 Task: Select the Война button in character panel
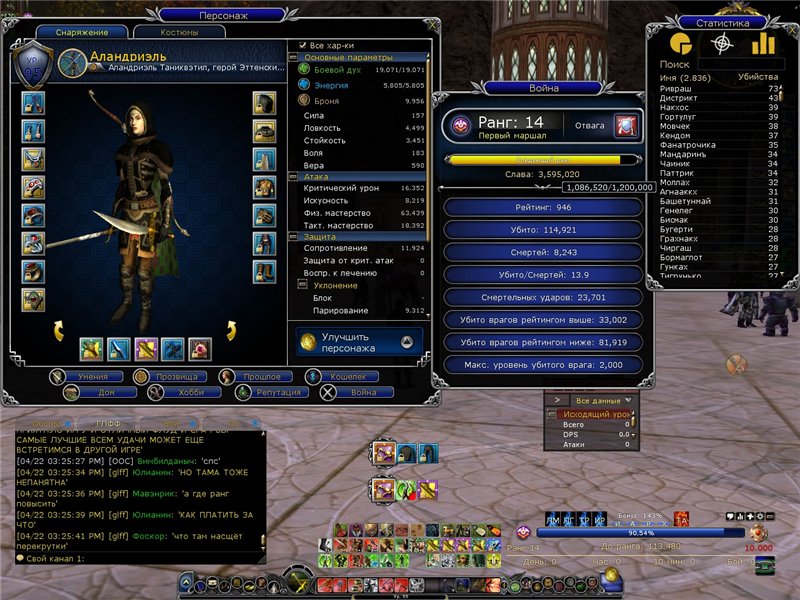tap(348, 393)
